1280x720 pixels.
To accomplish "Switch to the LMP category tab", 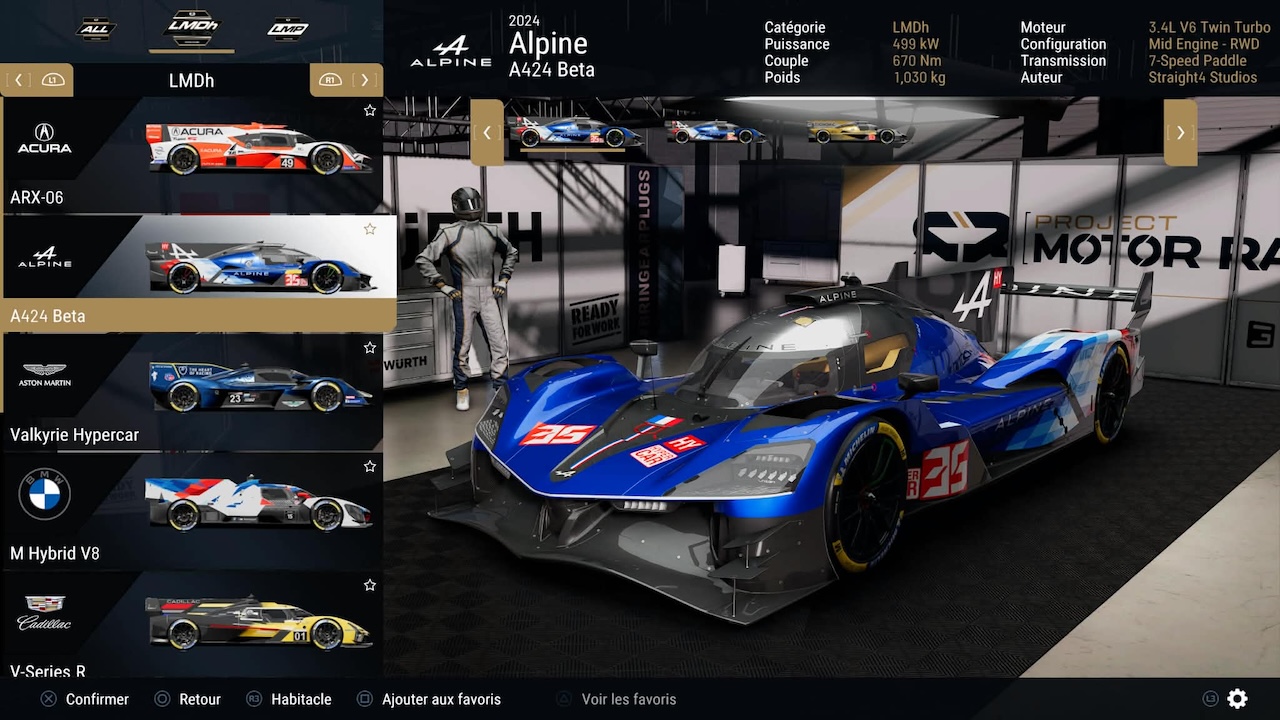I will click(287, 29).
